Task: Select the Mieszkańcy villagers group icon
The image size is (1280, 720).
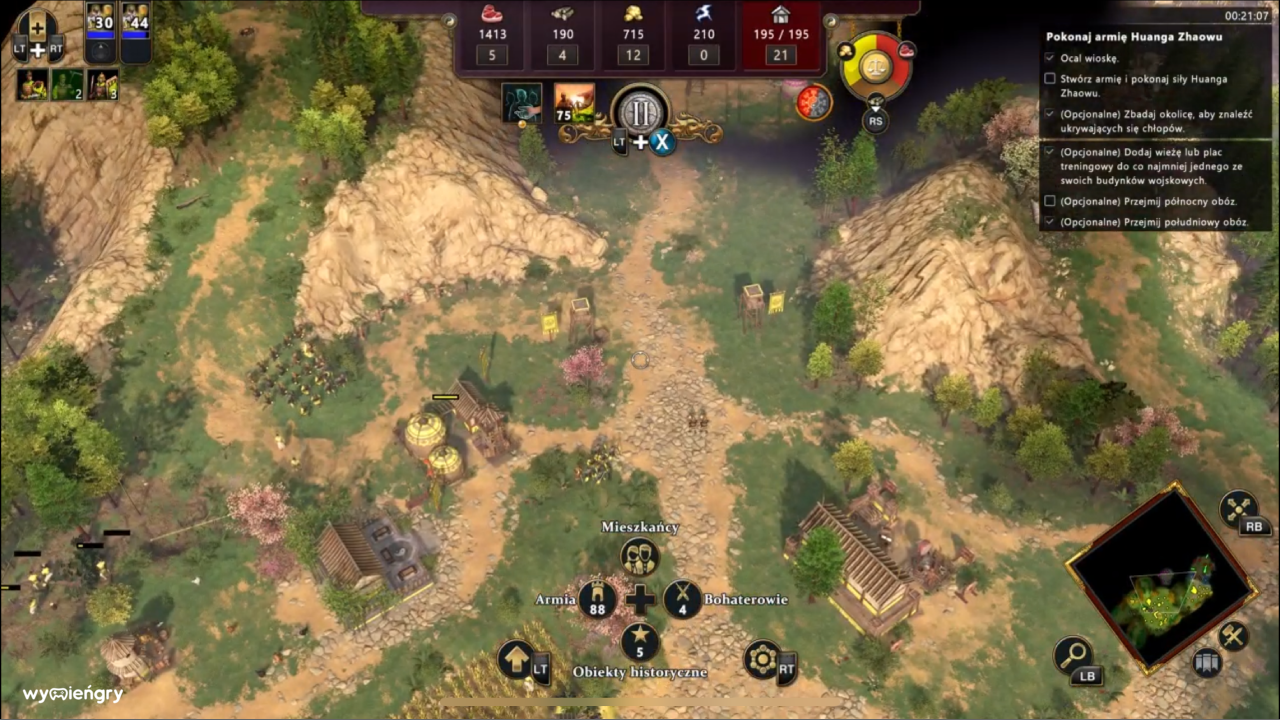Action: (639, 556)
